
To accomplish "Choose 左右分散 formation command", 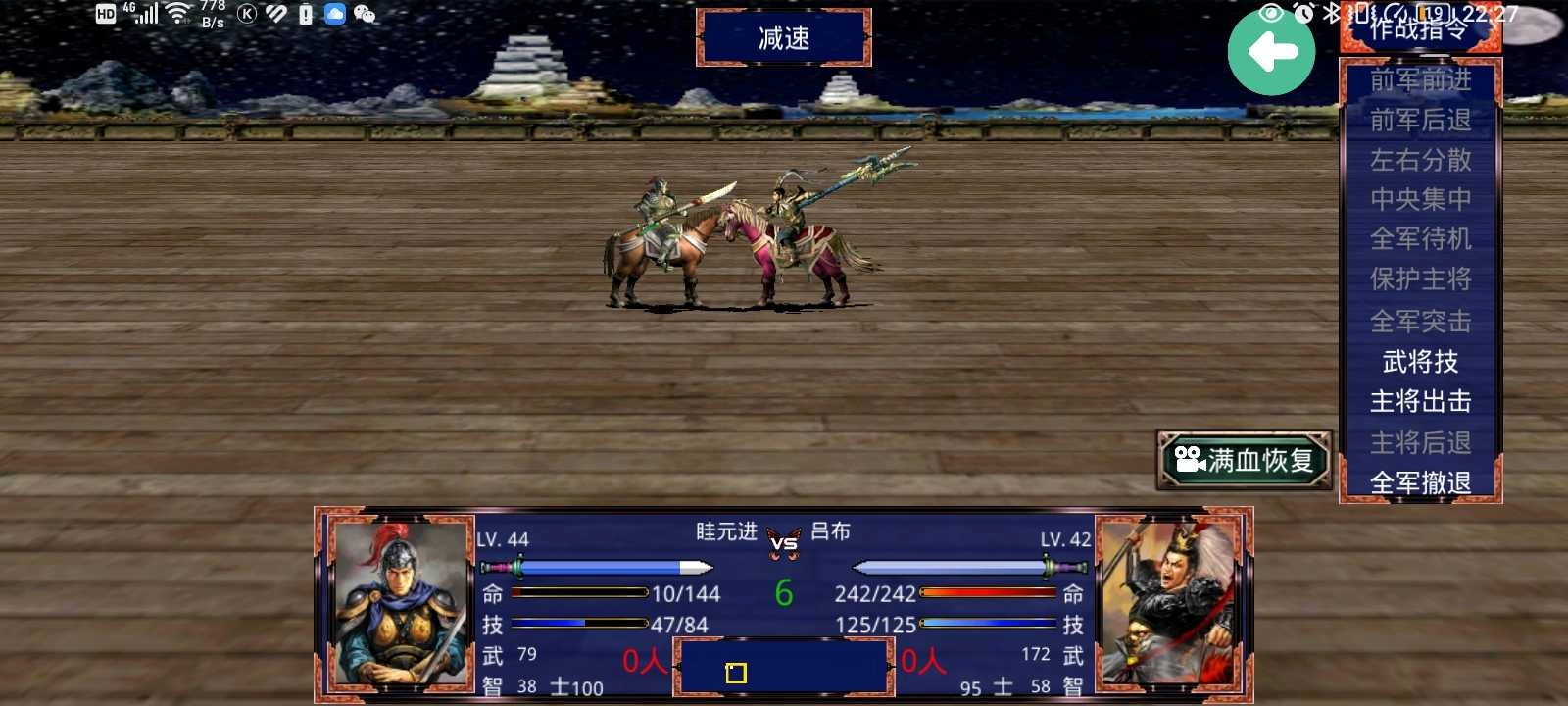I will (1420, 159).
